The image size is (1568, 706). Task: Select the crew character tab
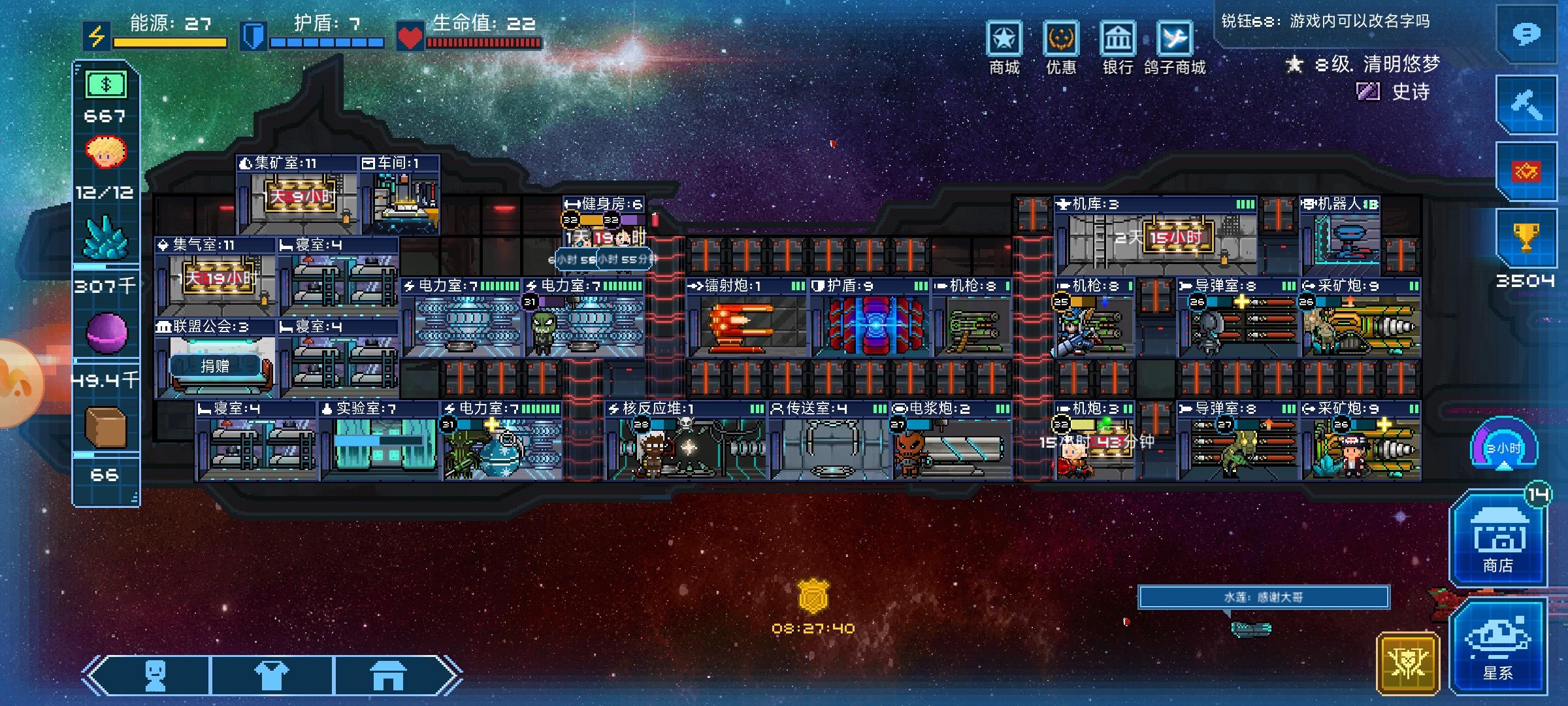[x=155, y=675]
